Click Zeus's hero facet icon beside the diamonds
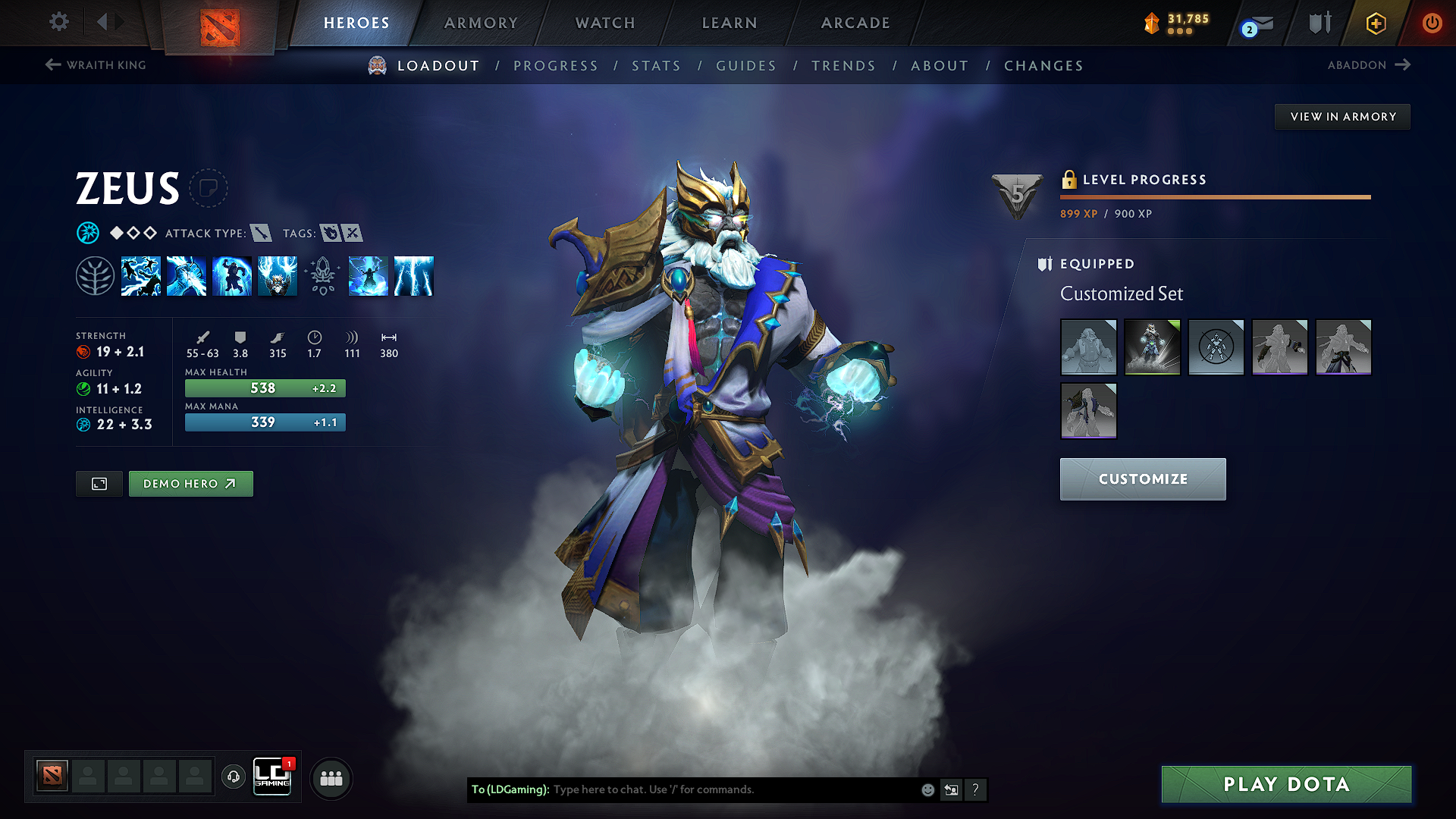The image size is (1456, 819). click(89, 233)
